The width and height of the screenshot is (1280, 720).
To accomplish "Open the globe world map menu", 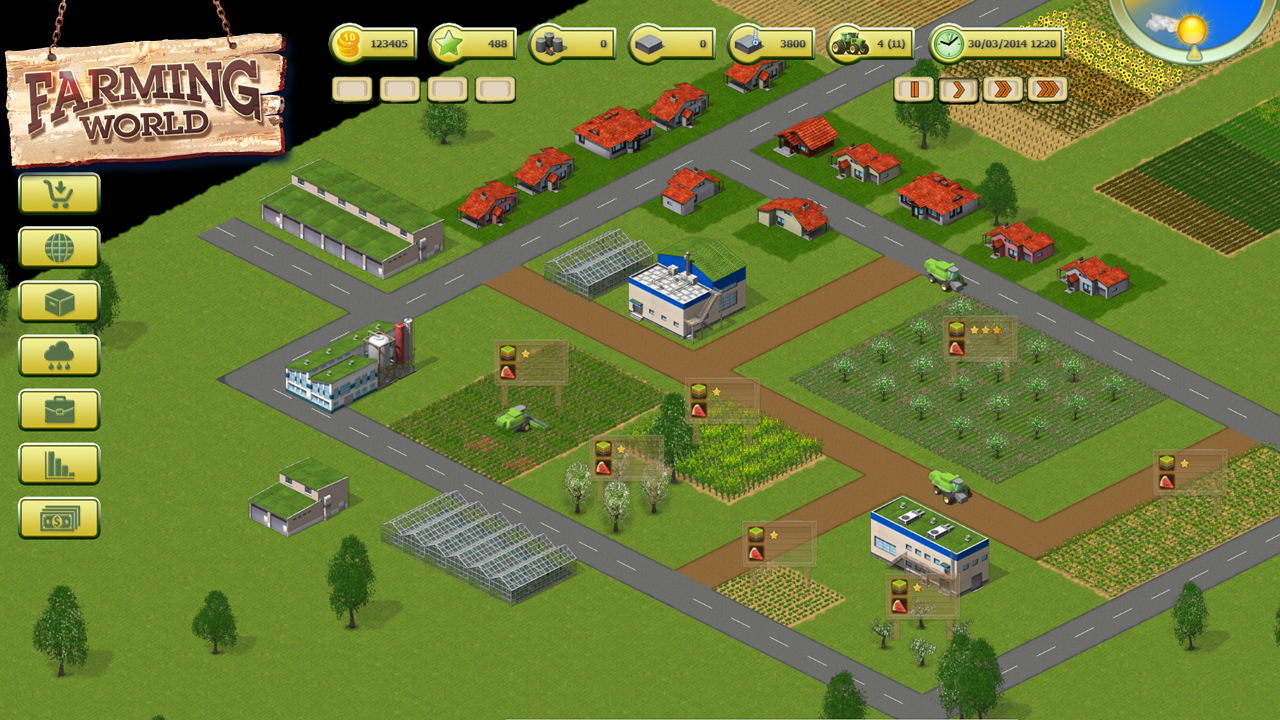I will pyautogui.click(x=59, y=248).
